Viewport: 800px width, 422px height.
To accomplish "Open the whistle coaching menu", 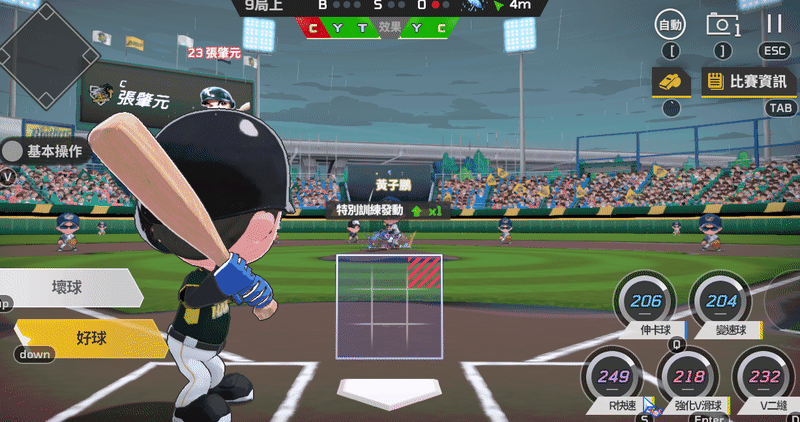I will point(671,81).
